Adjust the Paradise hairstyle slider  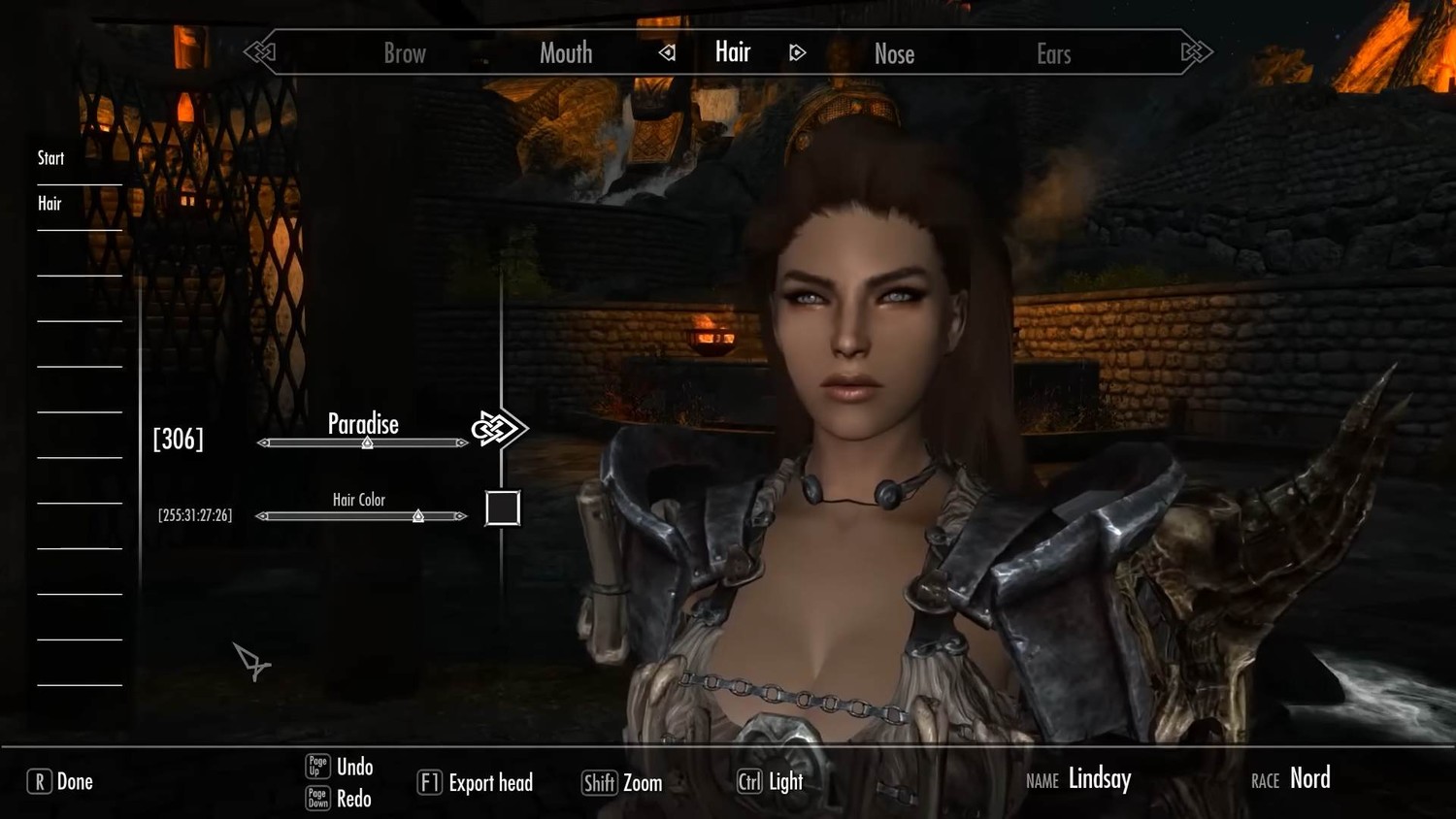368,442
